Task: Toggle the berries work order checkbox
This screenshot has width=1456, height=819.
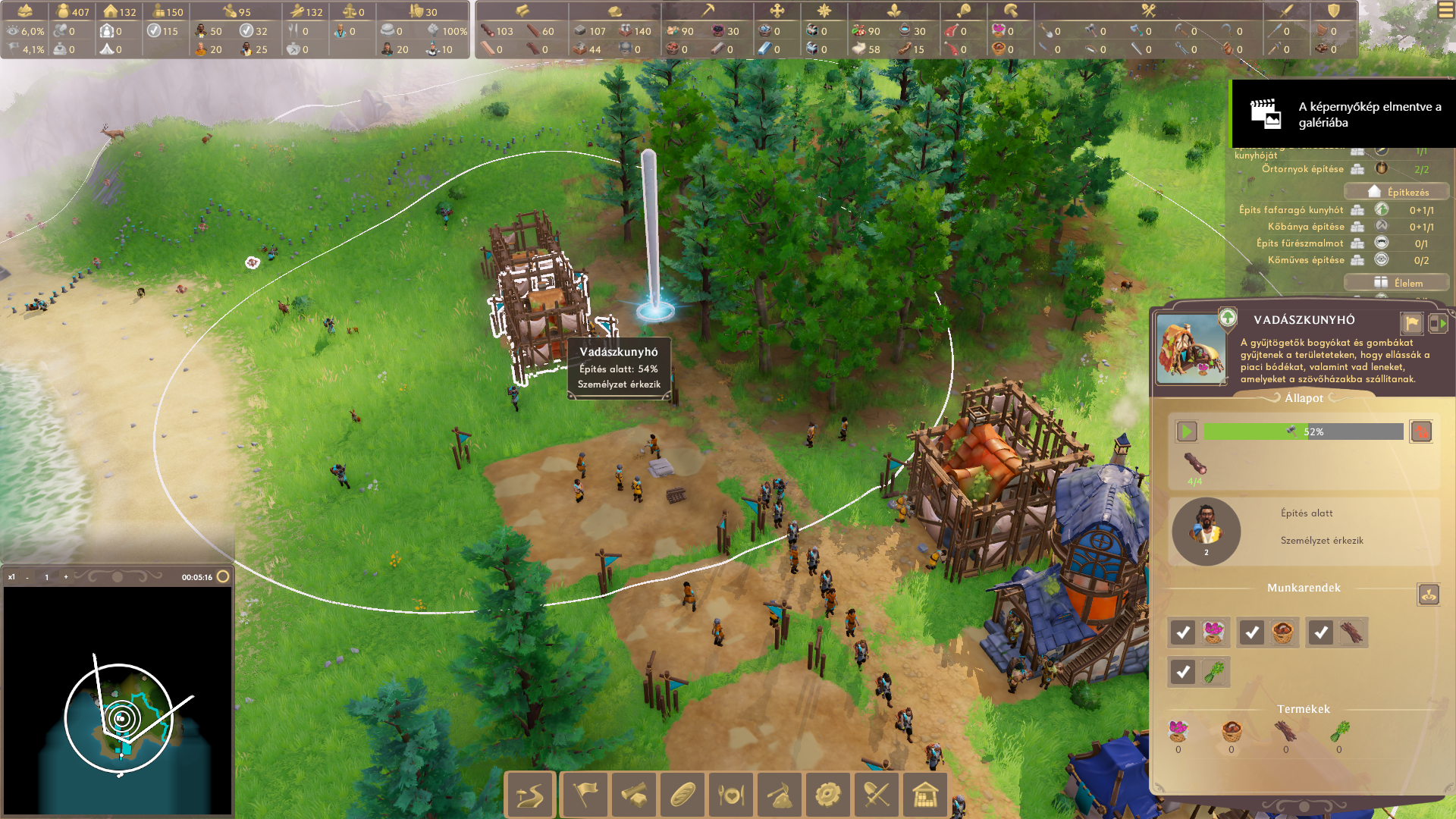Action: pos(1183,632)
